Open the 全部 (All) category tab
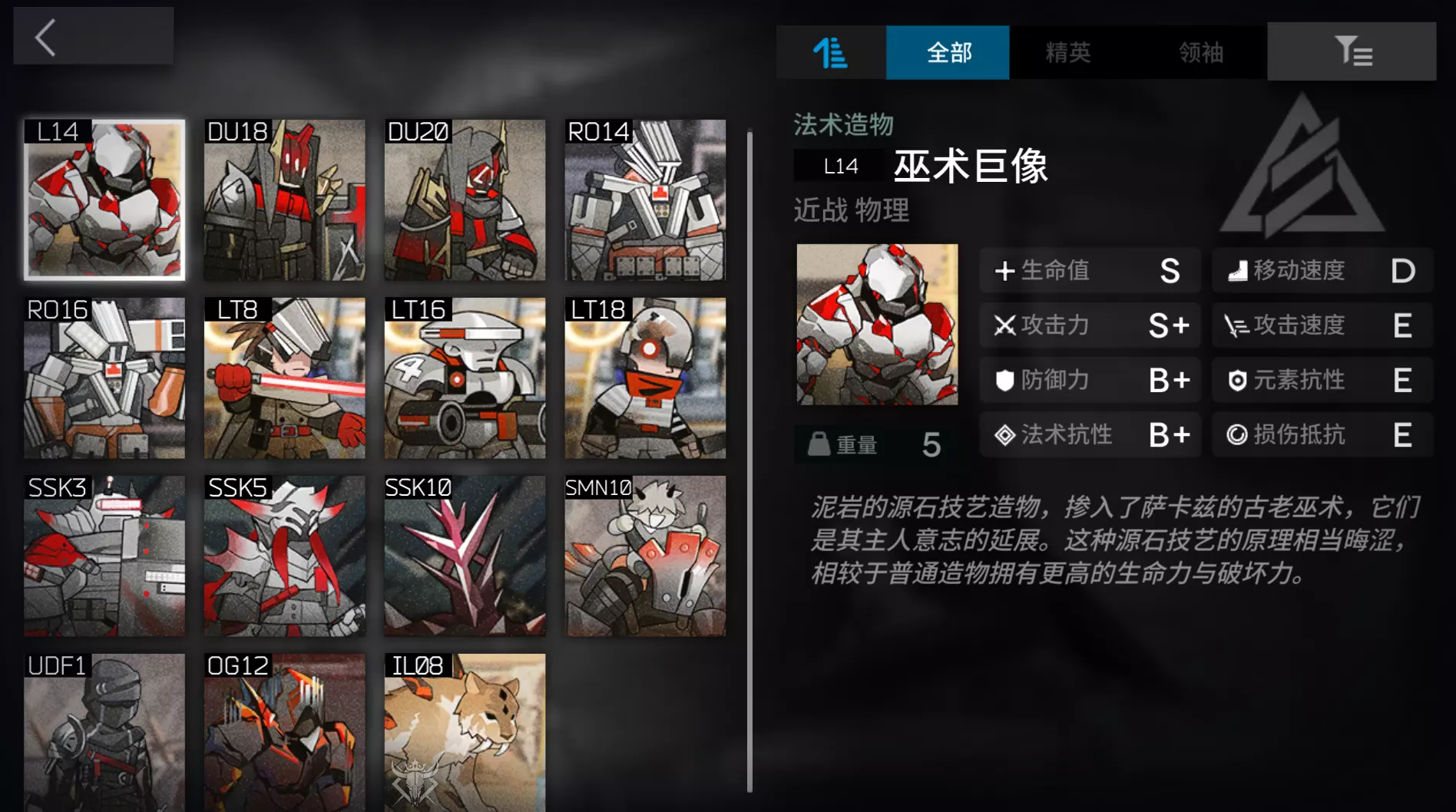The width and height of the screenshot is (1456, 812). coord(948,52)
